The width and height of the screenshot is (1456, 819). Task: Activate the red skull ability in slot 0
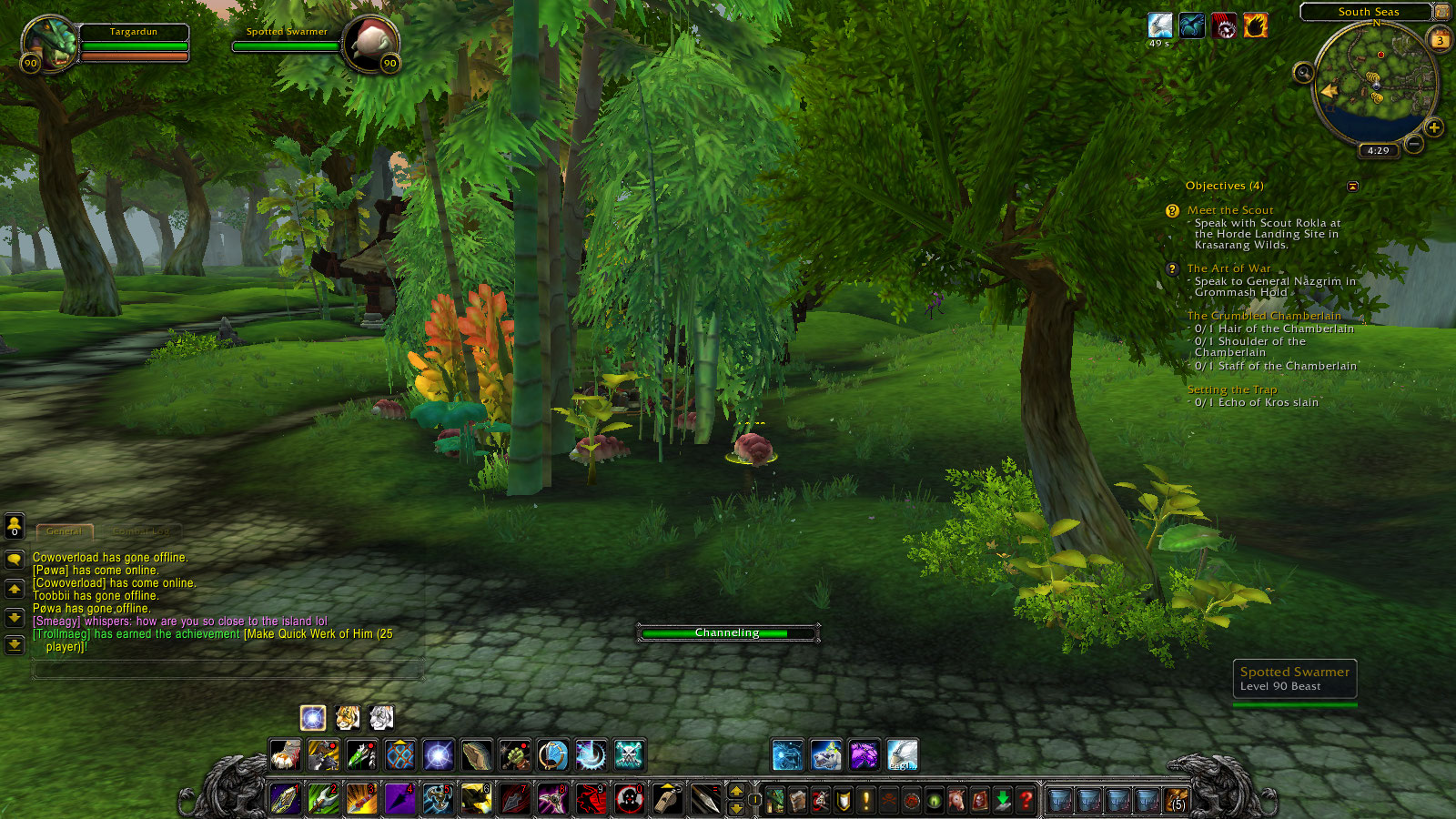[x=629, y=799]
